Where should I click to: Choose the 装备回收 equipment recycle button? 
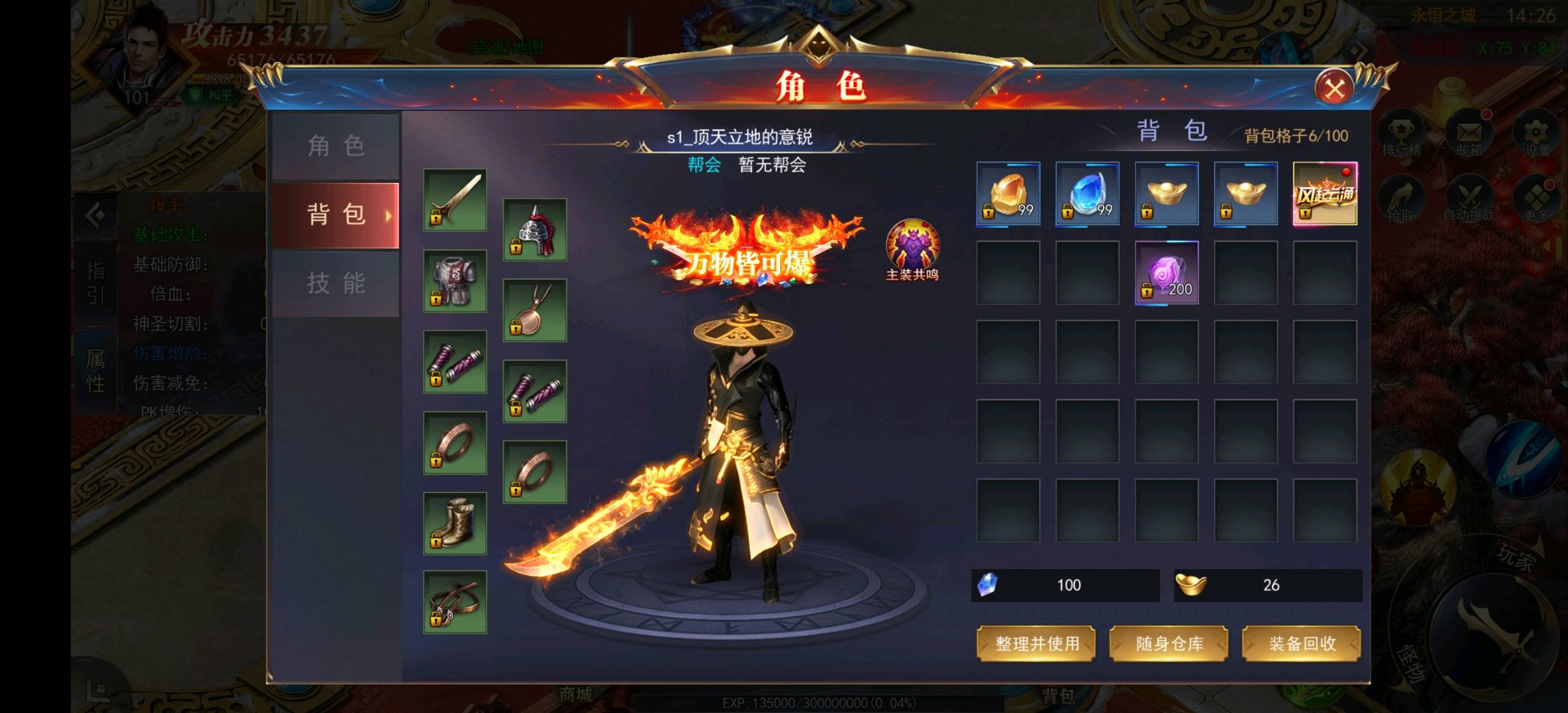(1301, 644)
